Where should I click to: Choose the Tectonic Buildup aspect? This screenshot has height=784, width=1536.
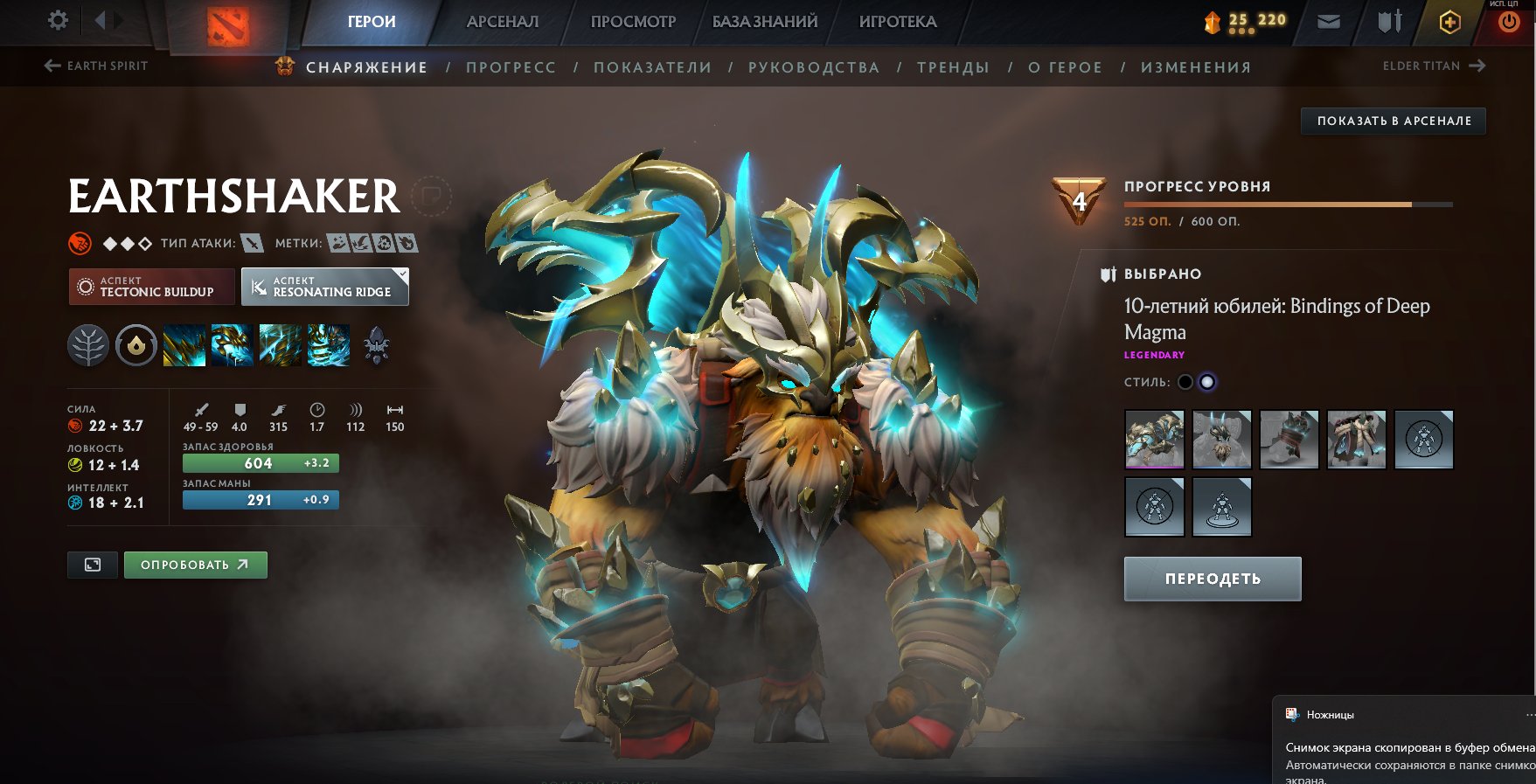point(151,287)
